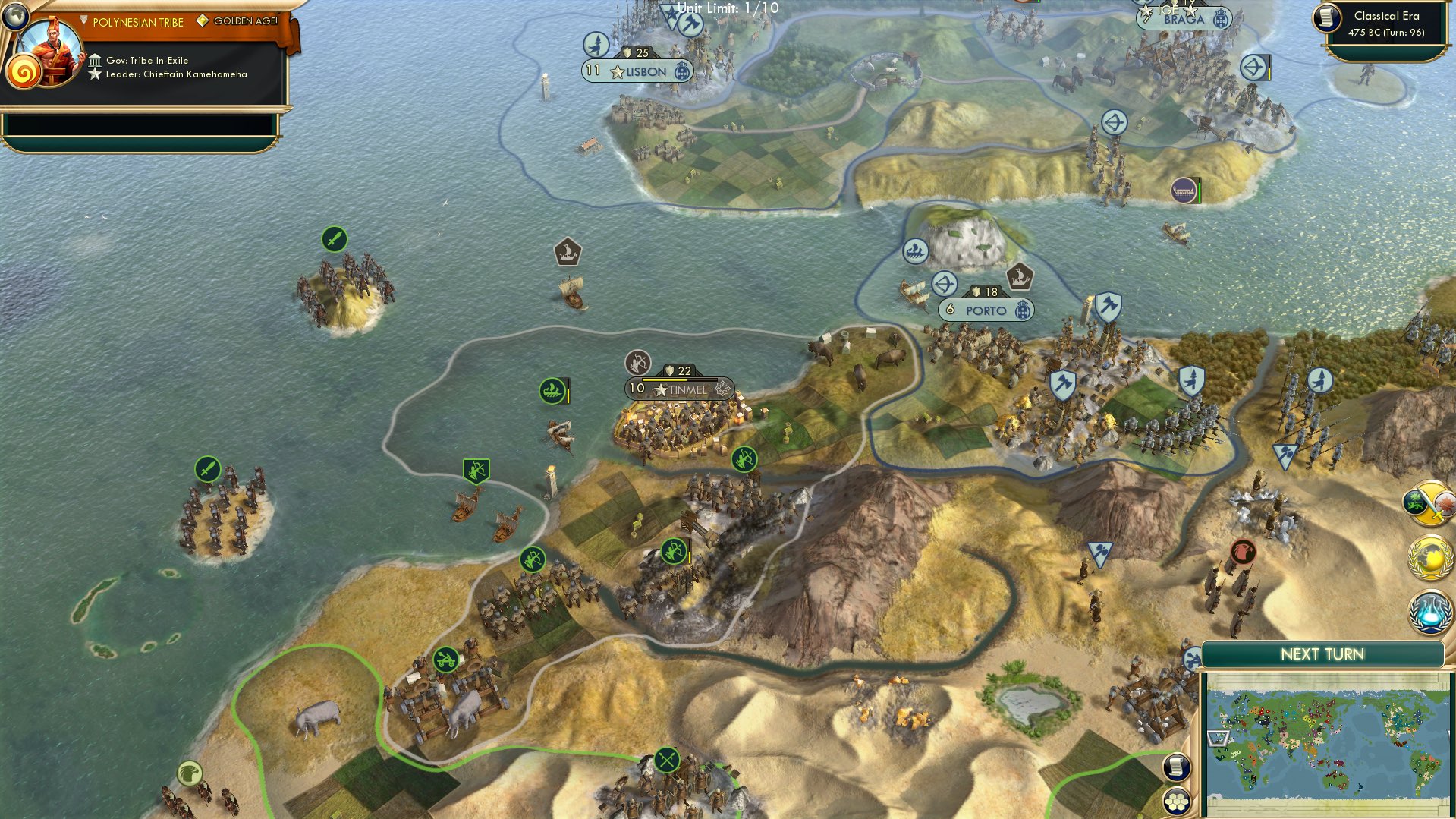Click the orange spiral civilization emblem
Image resolution: width=1456 pixels, height=819 pixels.
coord(23,74)
